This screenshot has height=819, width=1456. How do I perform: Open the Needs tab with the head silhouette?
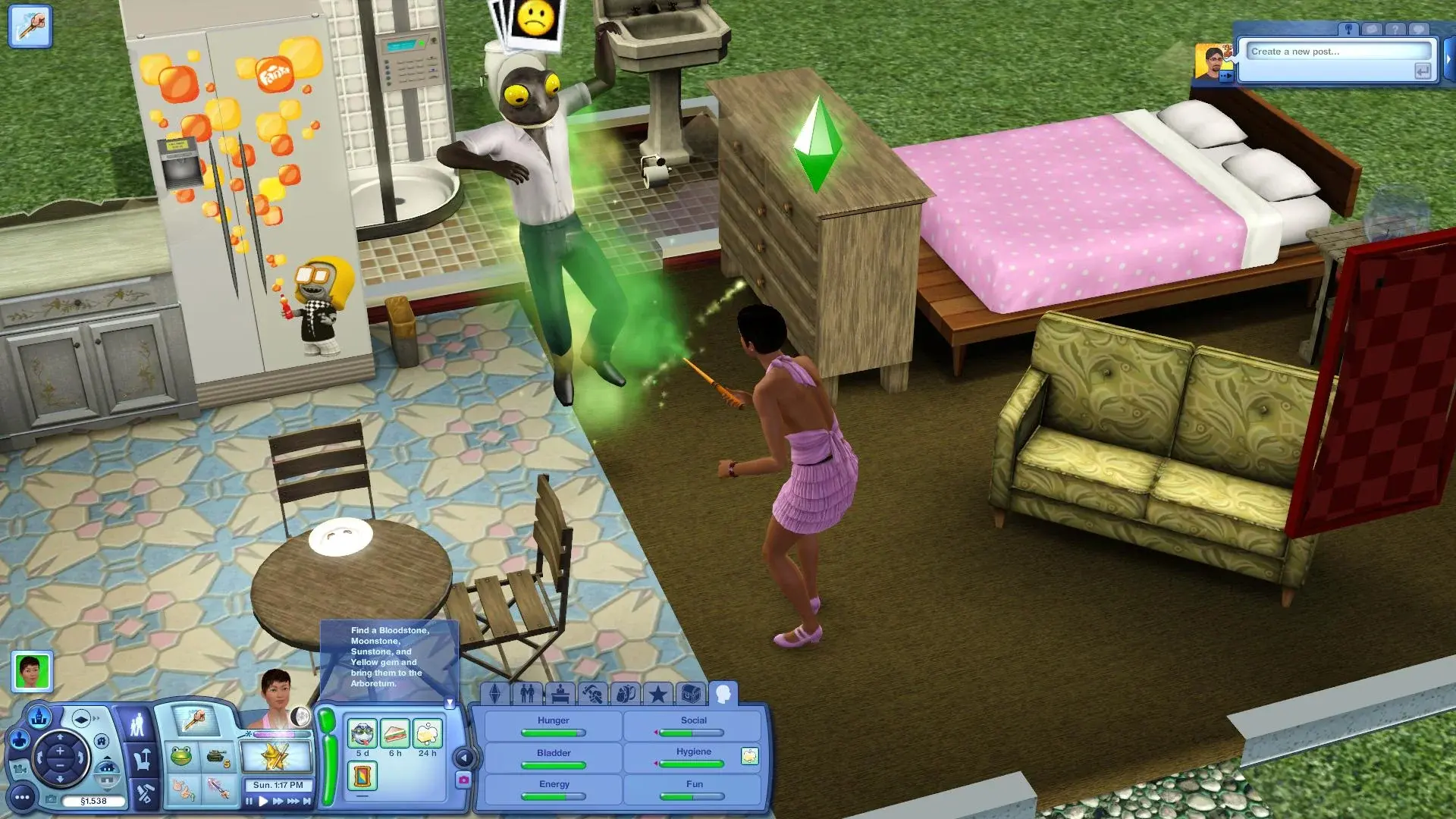724,693
